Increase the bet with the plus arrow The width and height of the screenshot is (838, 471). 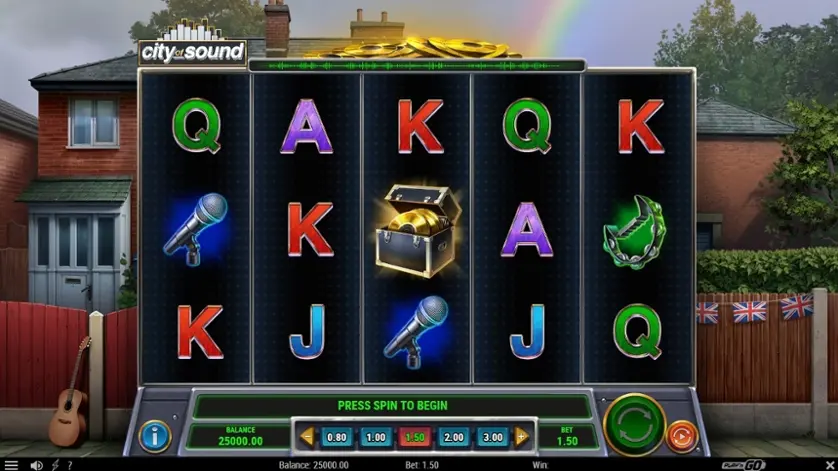pos(522,437)
